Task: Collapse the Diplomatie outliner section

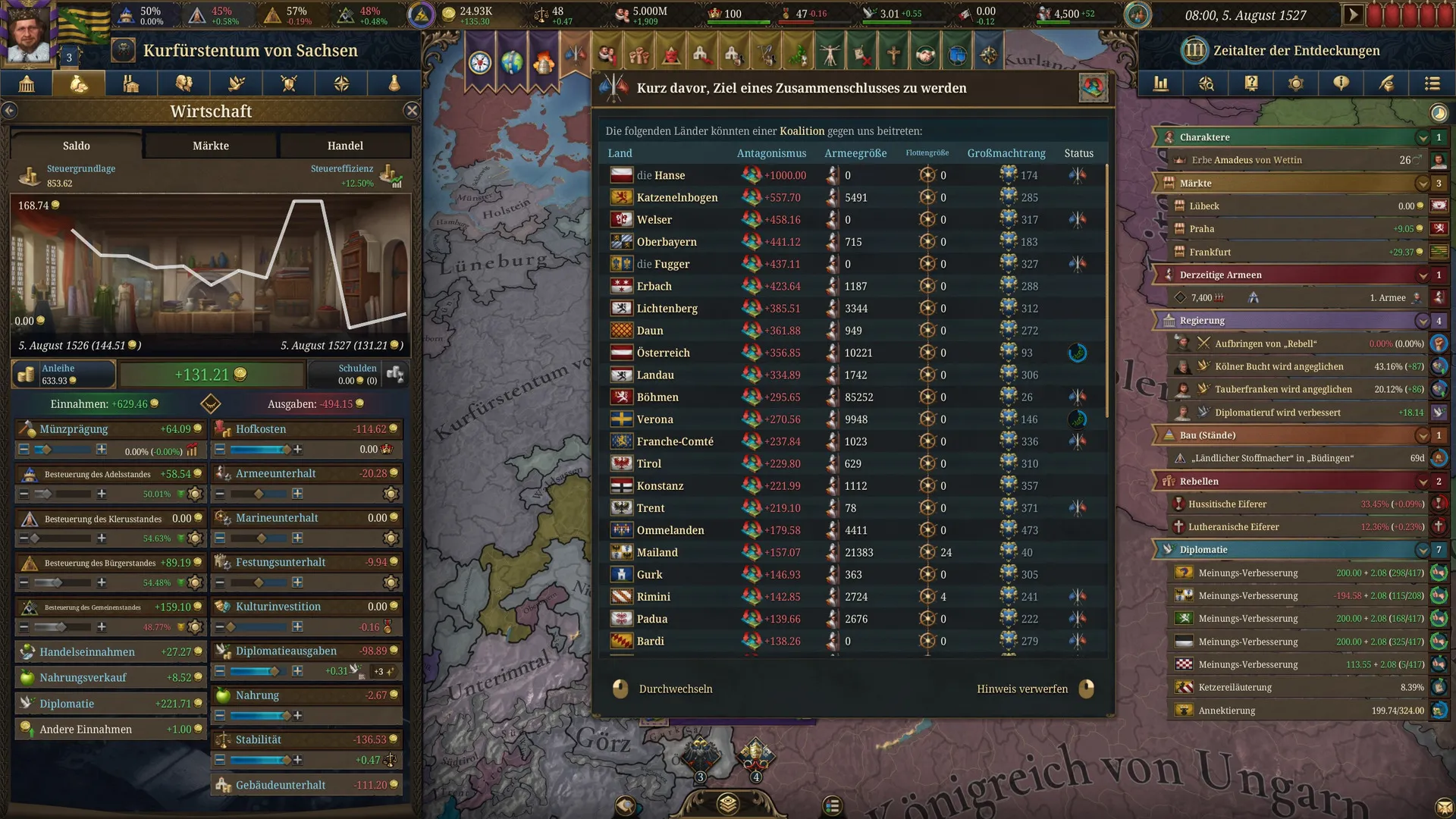Action: pyautogui.click(x=1422, y=550)
